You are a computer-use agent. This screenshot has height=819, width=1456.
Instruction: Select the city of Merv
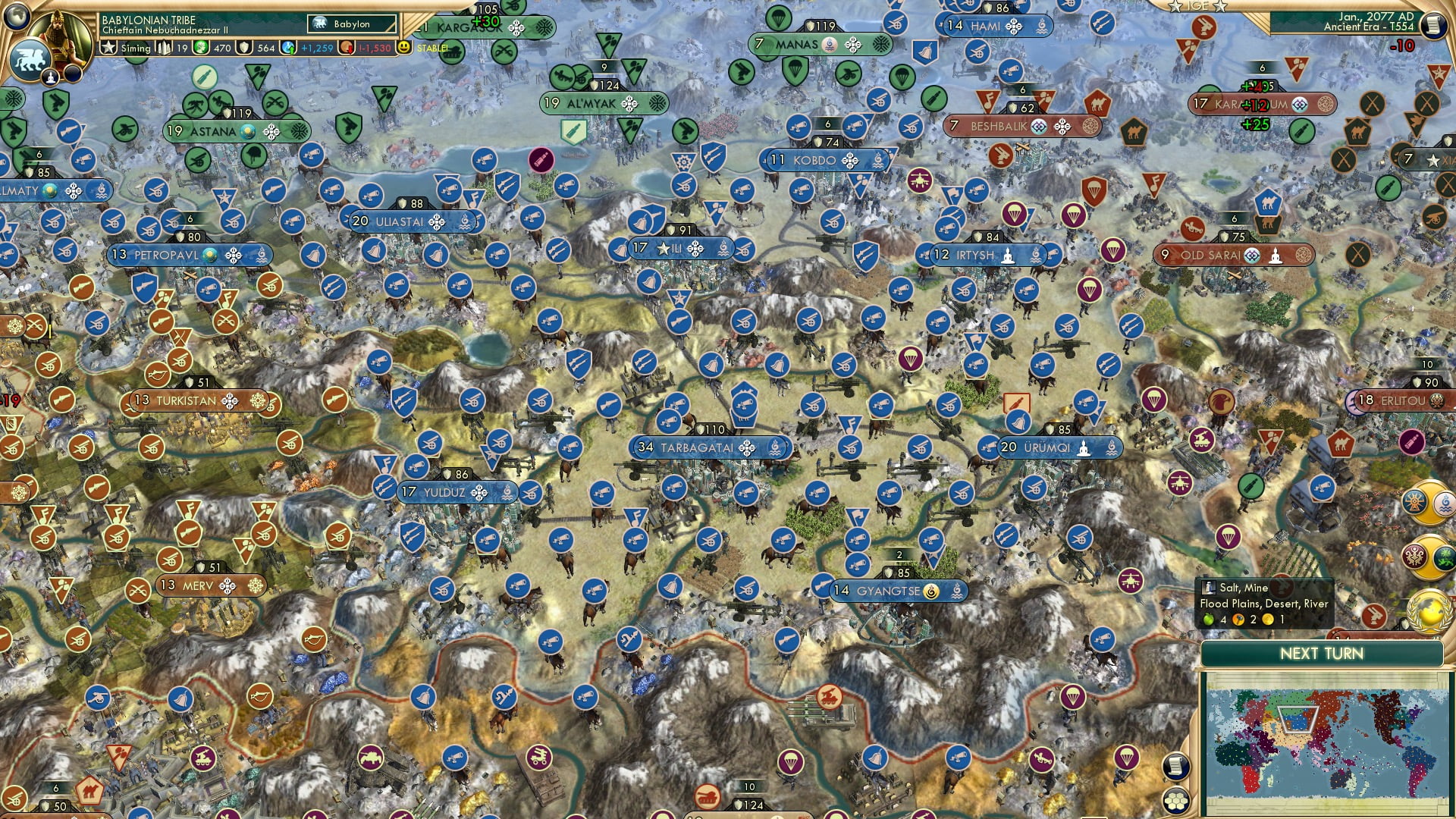click(x=201, y=585)
